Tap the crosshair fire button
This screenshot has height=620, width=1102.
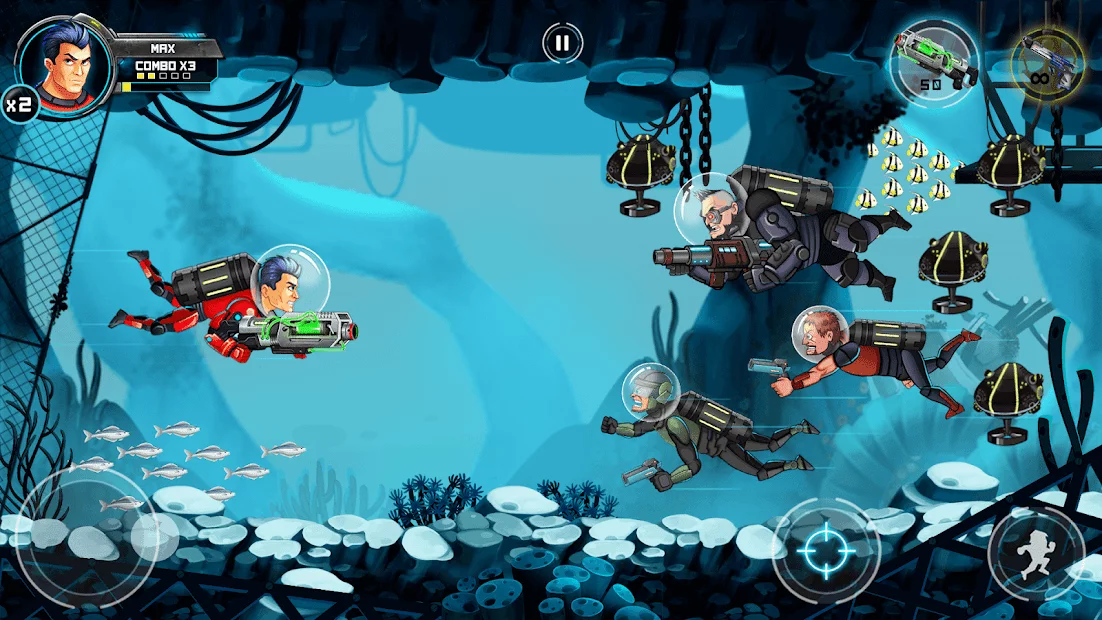click(826, 549)
